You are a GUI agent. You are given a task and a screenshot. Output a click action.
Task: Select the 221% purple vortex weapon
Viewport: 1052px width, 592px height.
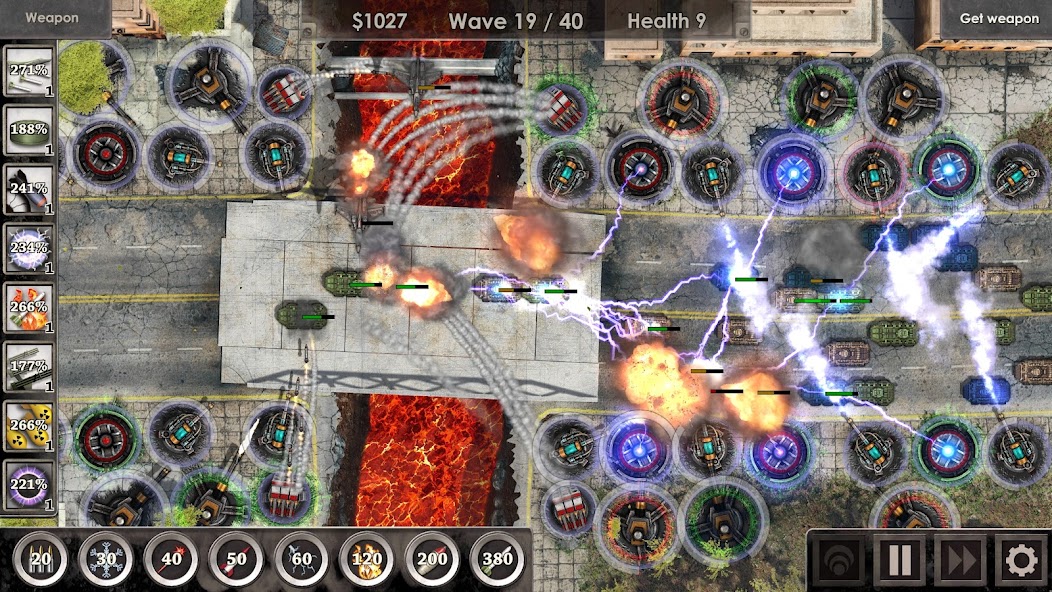point(29,485)
